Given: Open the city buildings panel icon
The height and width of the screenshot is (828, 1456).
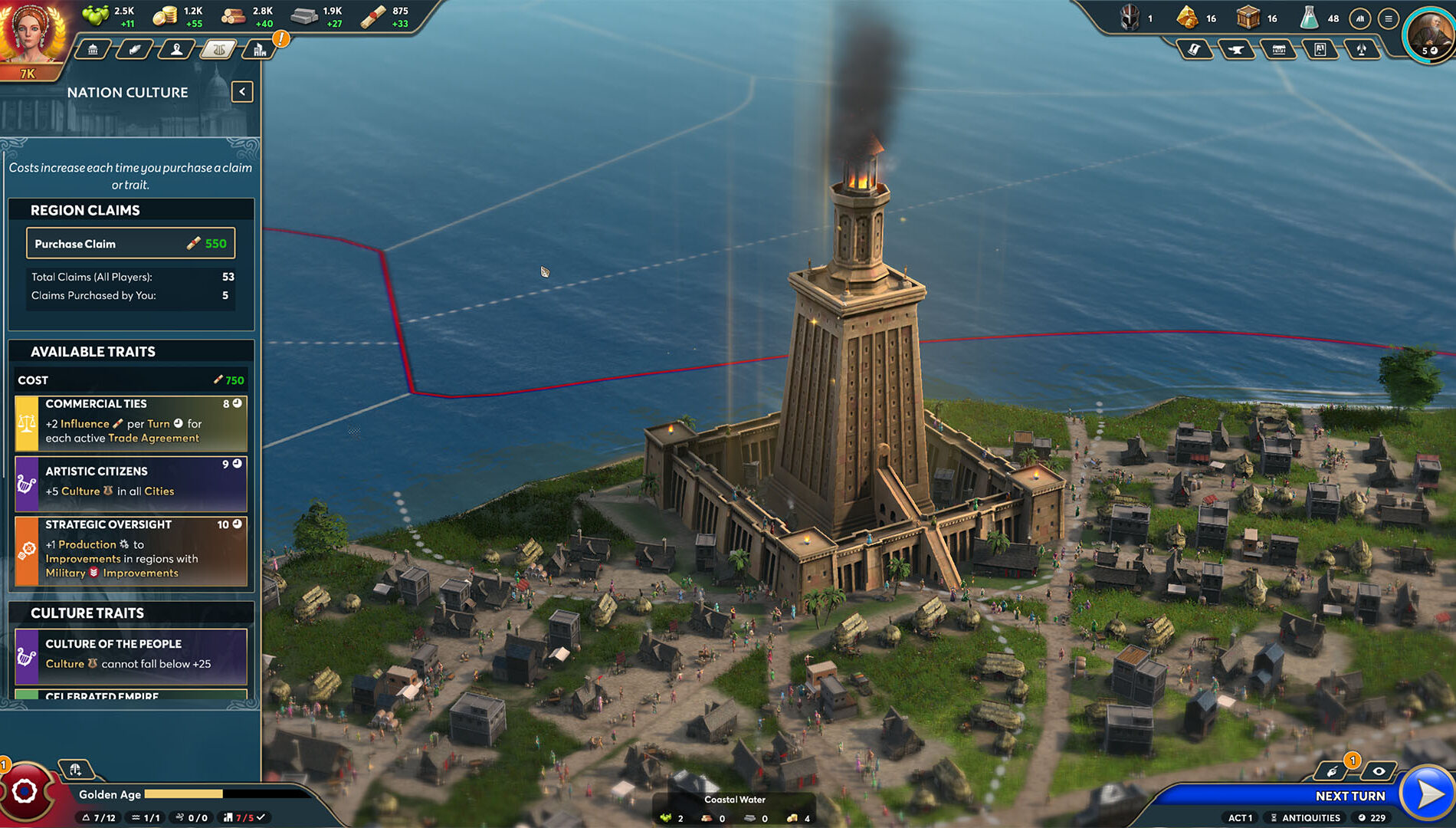Looking at the screenshot, I should pos(261,49).
